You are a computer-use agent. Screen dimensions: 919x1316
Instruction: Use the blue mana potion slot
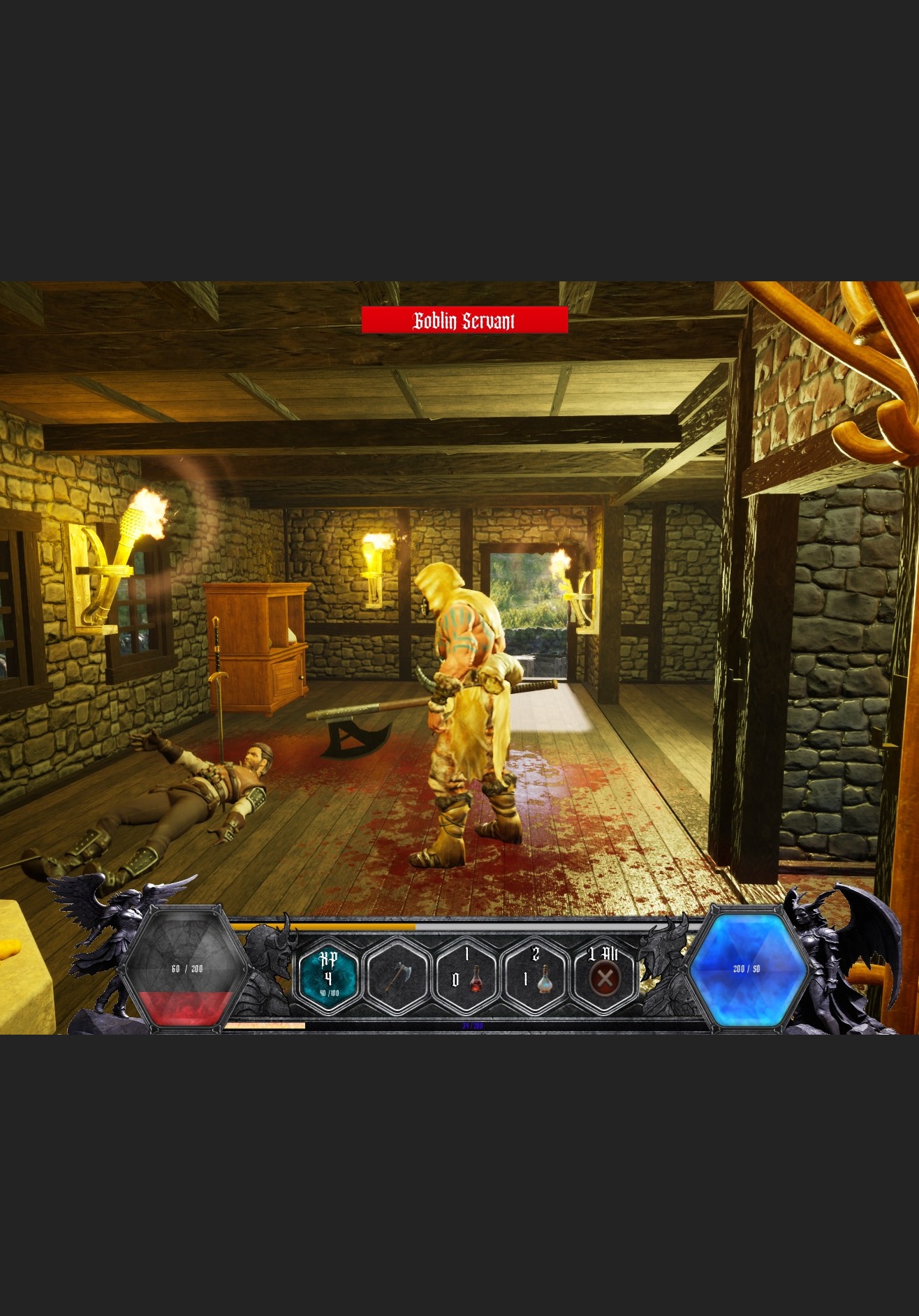pyautogui.click(x=535, y=977)
